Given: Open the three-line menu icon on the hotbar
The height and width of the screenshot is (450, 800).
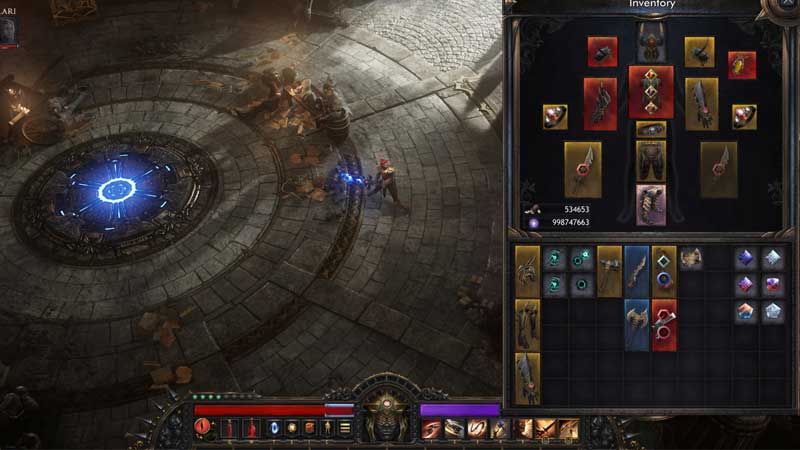Looking at the screenshot, I should click(x=345, y=428).
